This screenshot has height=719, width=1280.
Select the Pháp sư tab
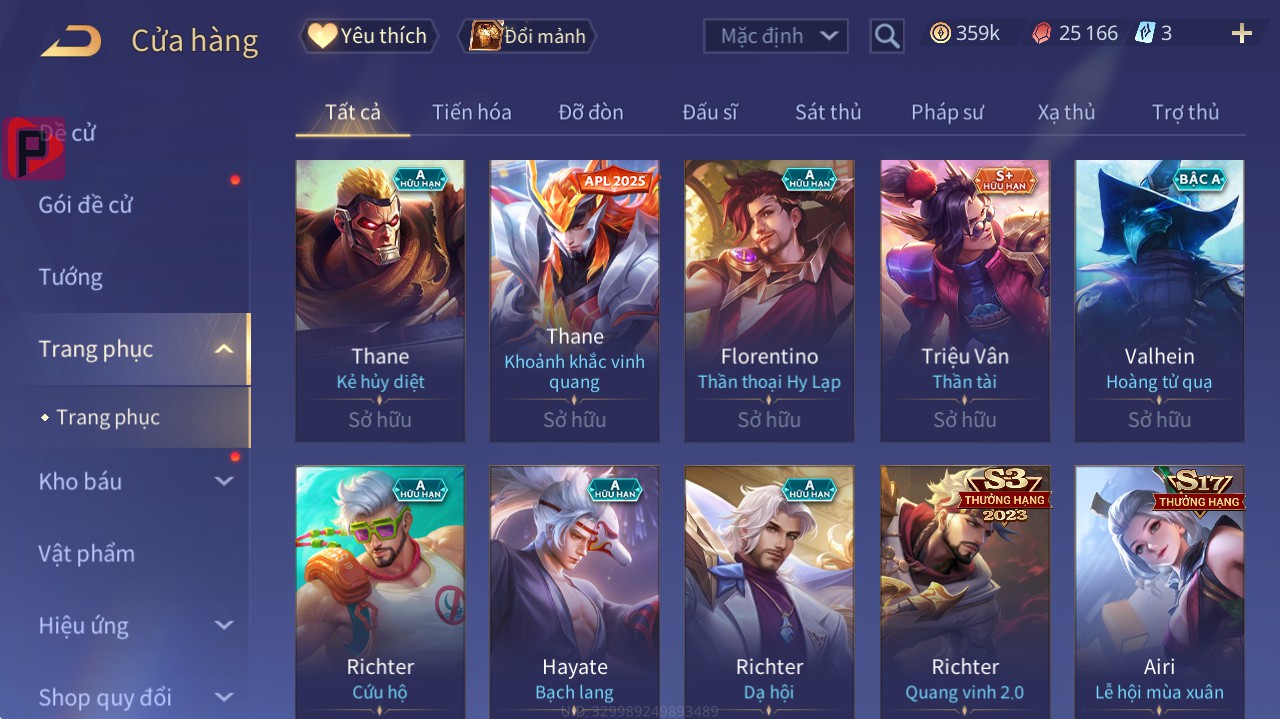(x=947, y=112)
